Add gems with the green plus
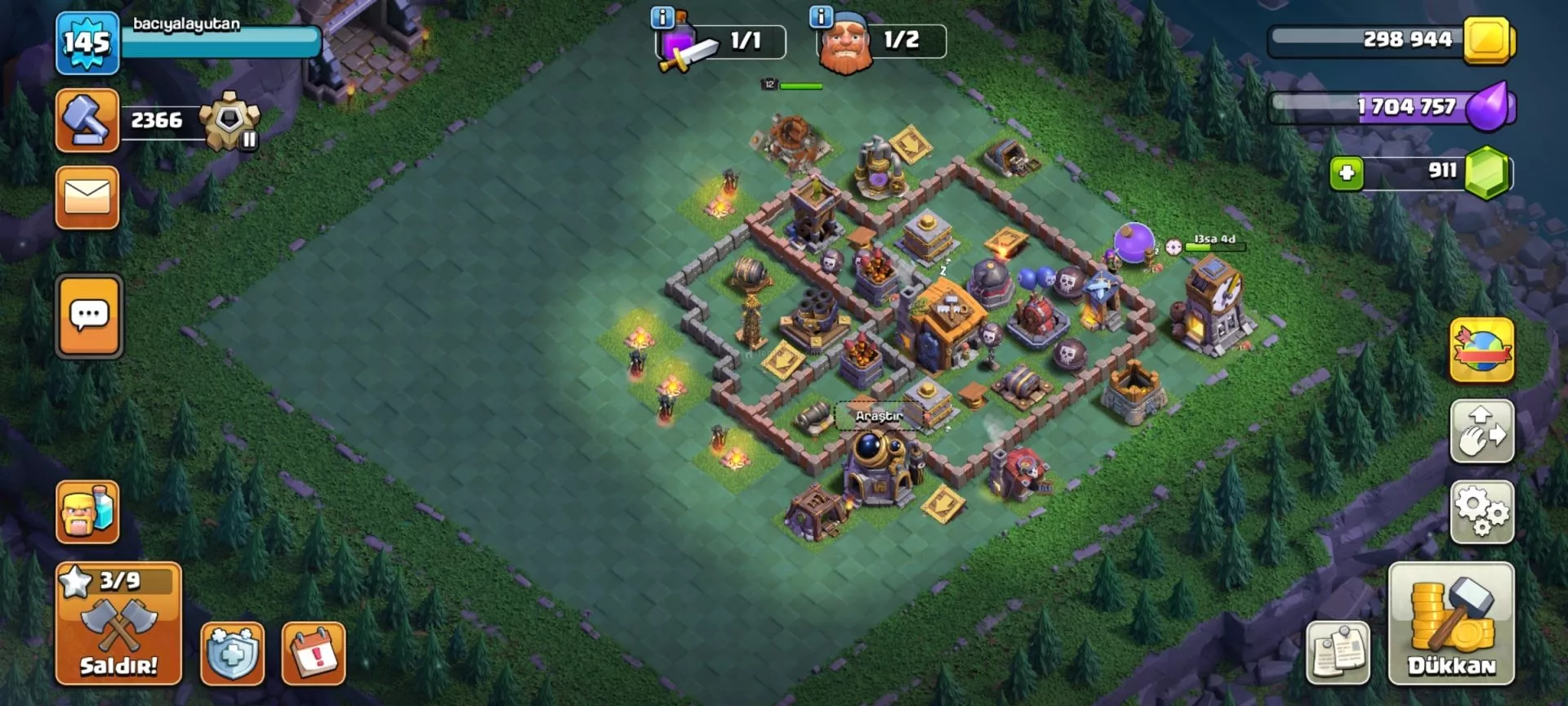 tap(1347, 173)
